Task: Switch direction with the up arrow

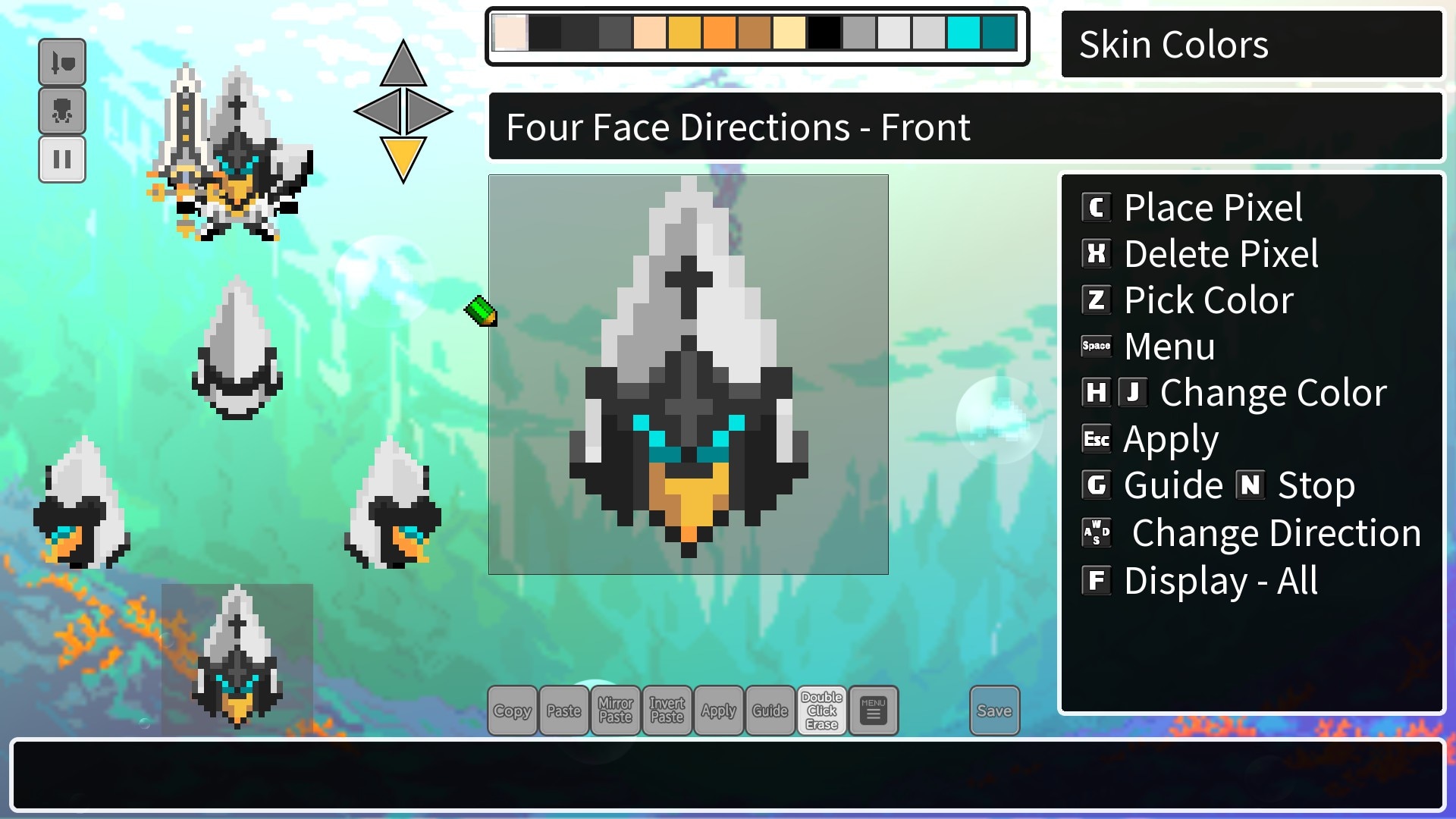Action: (x=403, y=66)
